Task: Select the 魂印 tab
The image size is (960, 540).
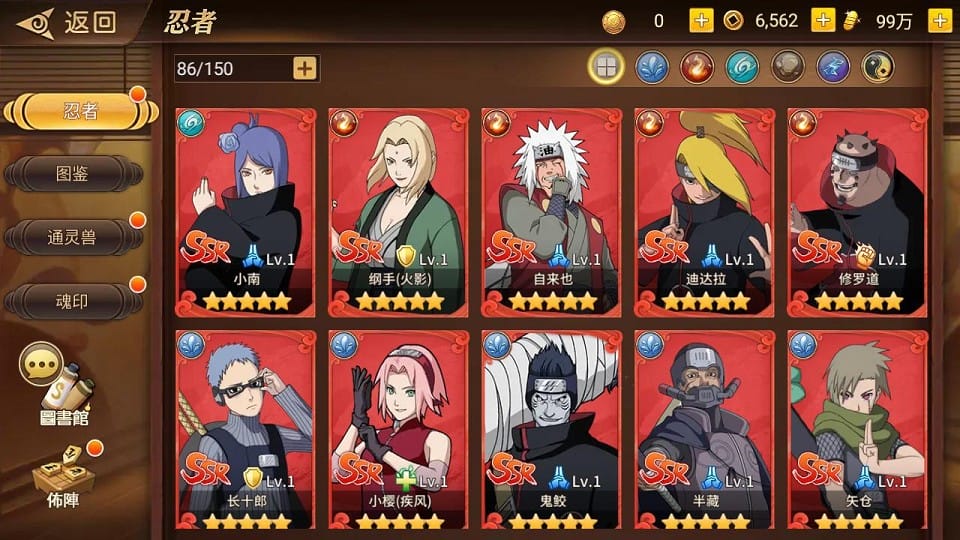Action: click(72, 301)
